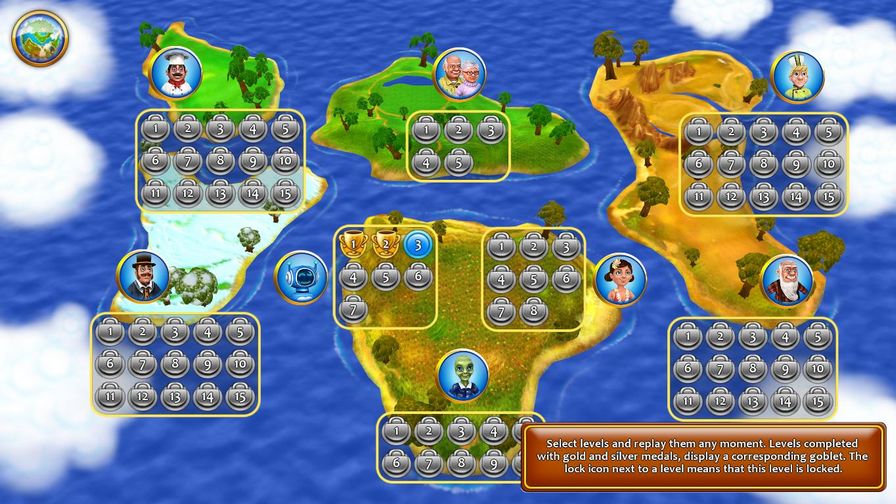This screenshot has width=896, height=504.
Task: Click locked level 8 beside the red-haired woman
Action: pyautogui.click(x=534, y=311)
